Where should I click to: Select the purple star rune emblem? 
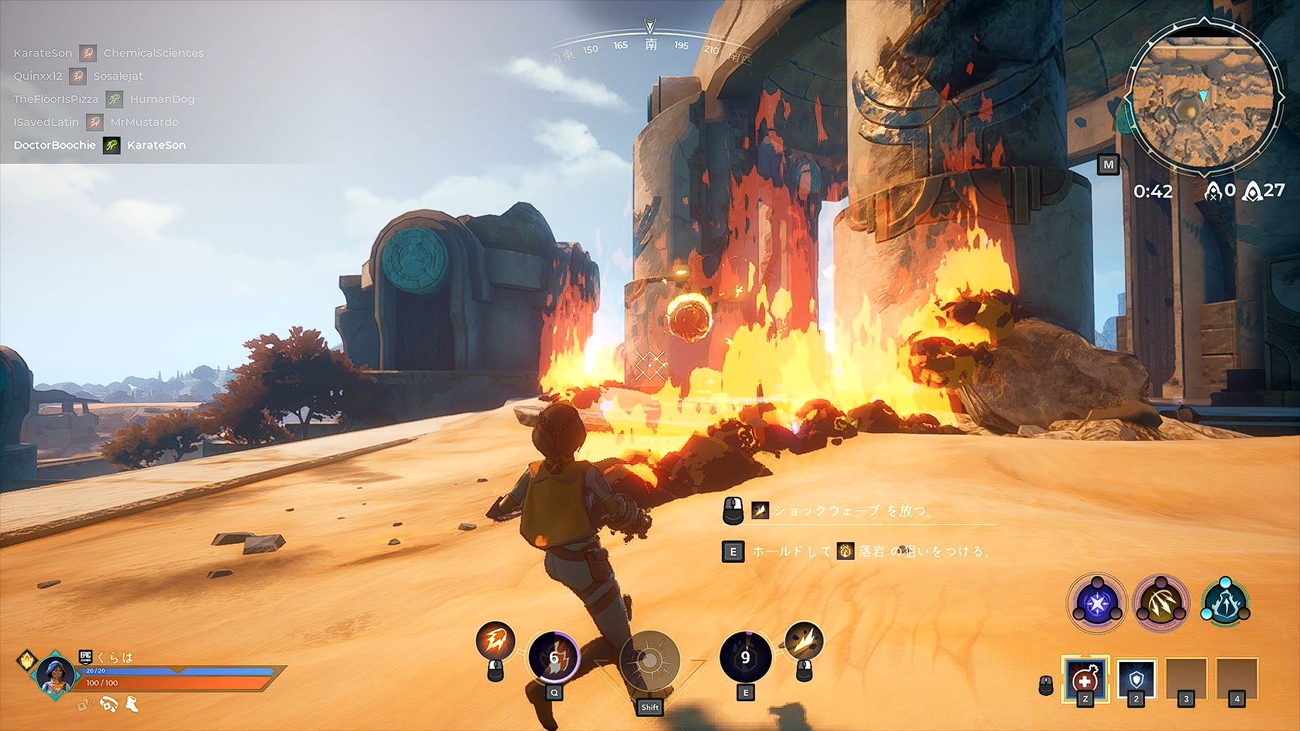(1097, 604)
